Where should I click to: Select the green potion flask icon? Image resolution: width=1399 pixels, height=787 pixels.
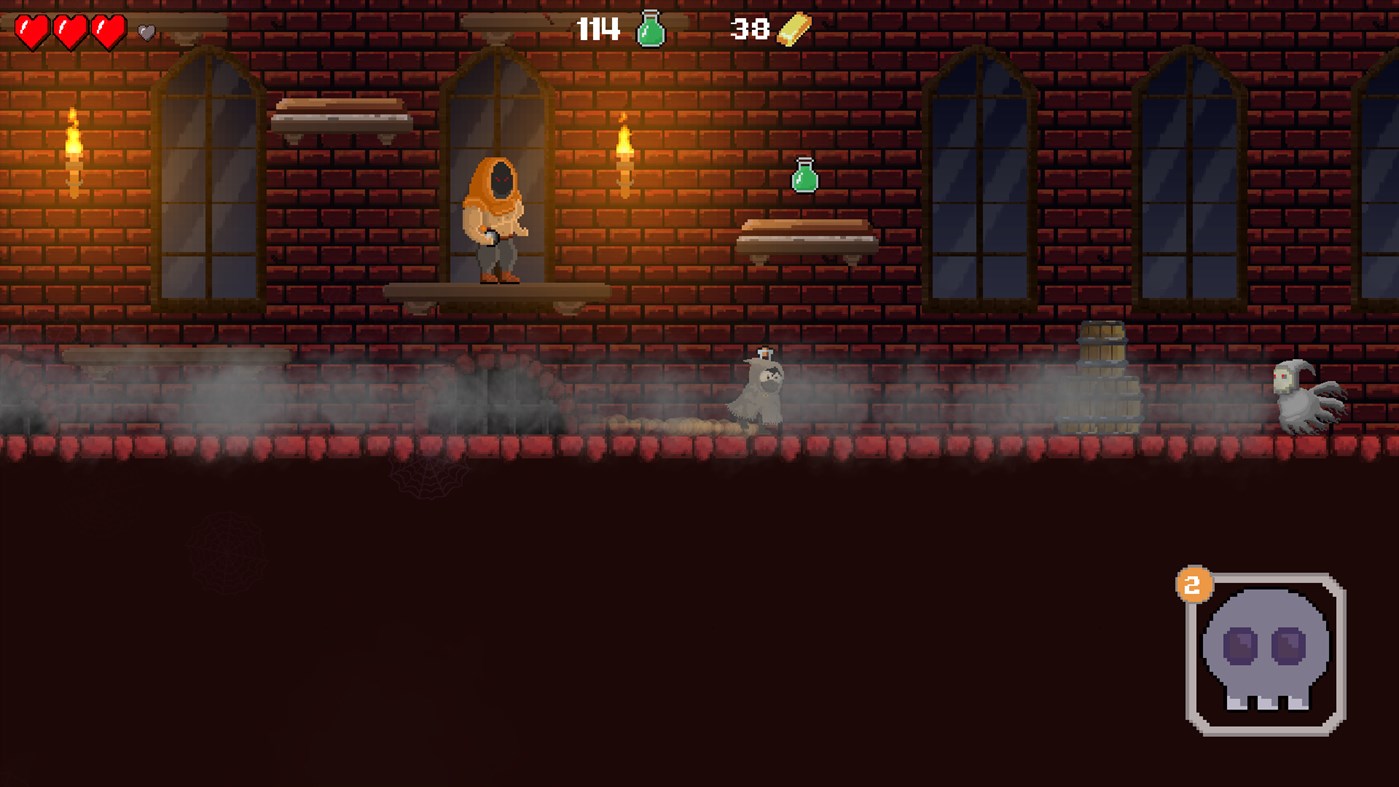coord(651,30)
